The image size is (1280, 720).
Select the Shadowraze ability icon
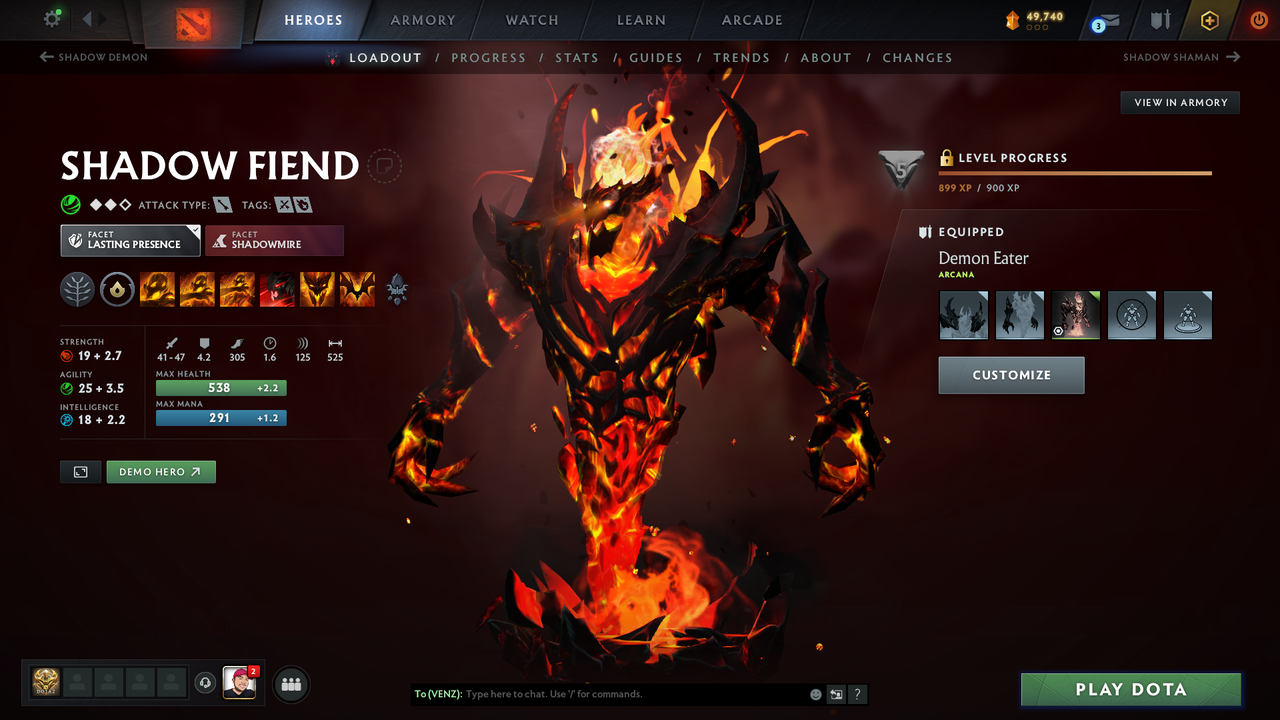pos(157,289)
